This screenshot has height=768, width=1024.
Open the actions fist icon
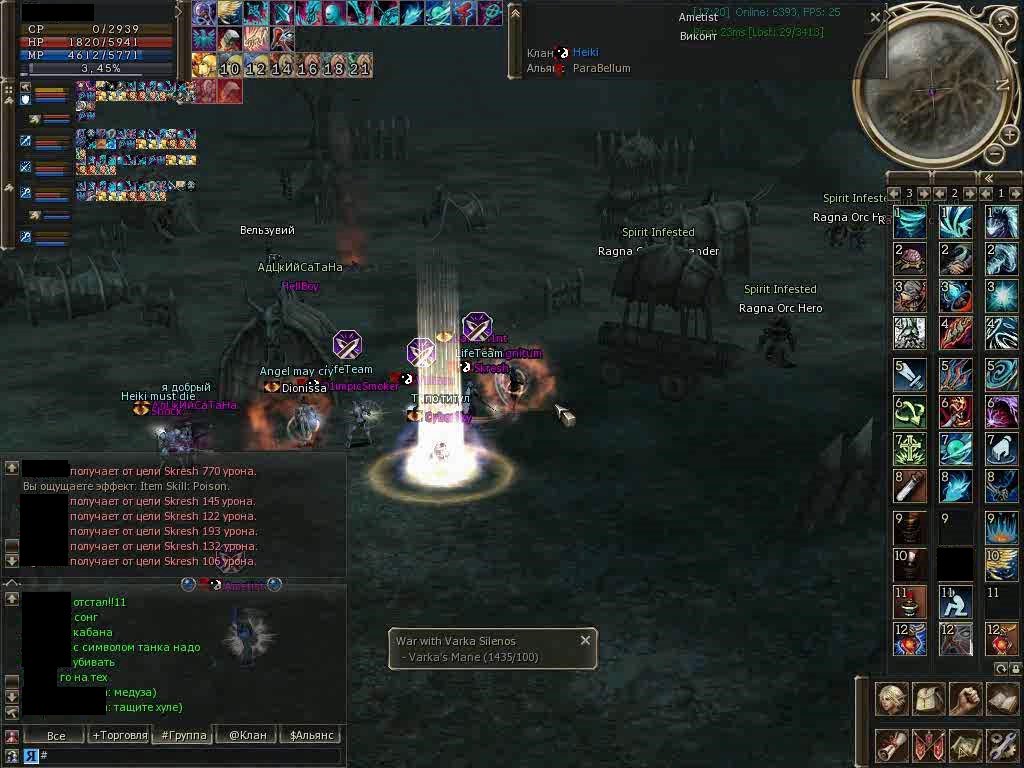(965, 699)
